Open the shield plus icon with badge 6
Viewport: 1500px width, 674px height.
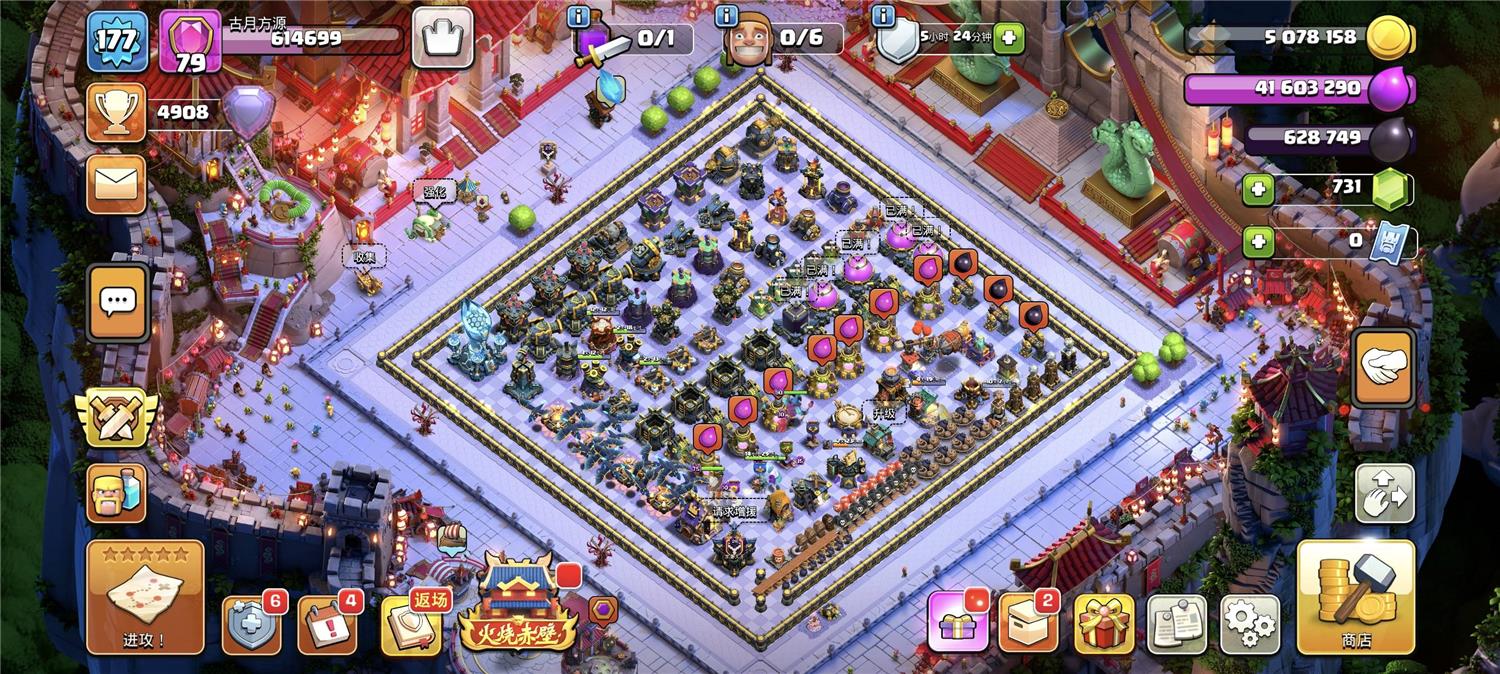point(250,624)
